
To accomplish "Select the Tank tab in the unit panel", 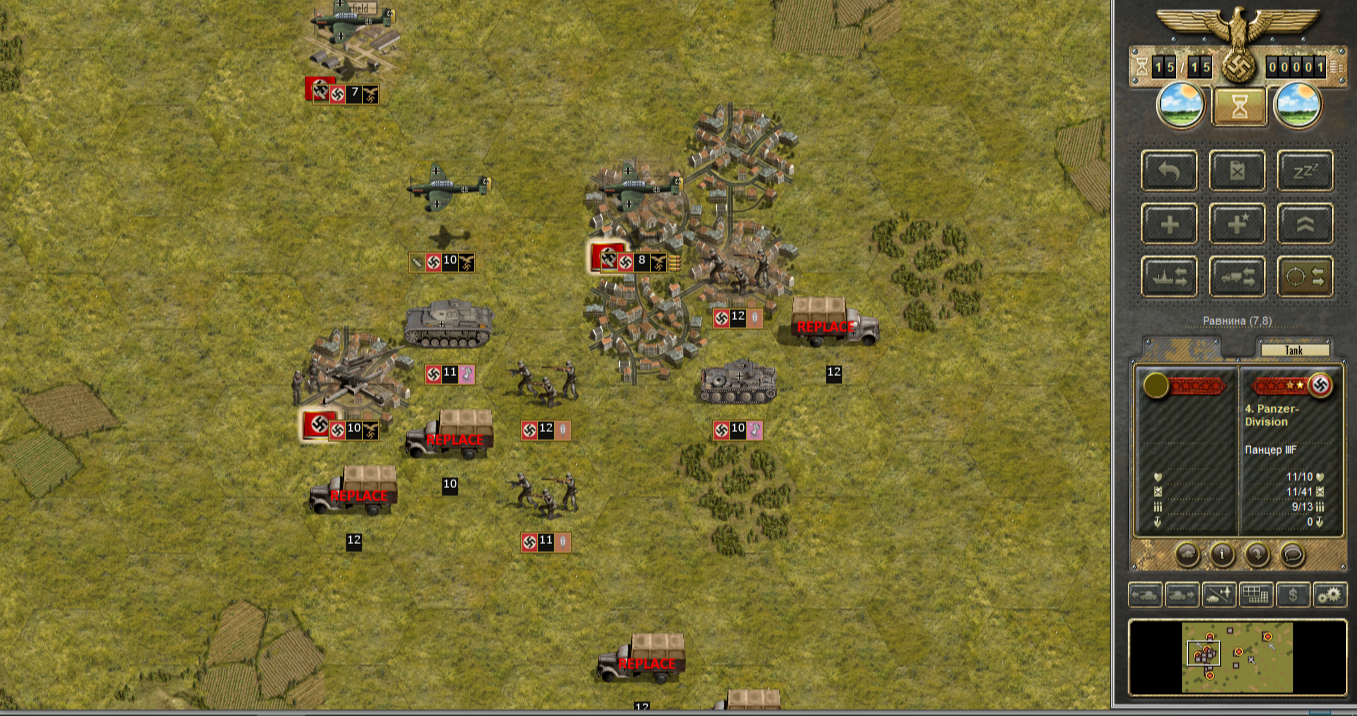I will point(1295,350).
